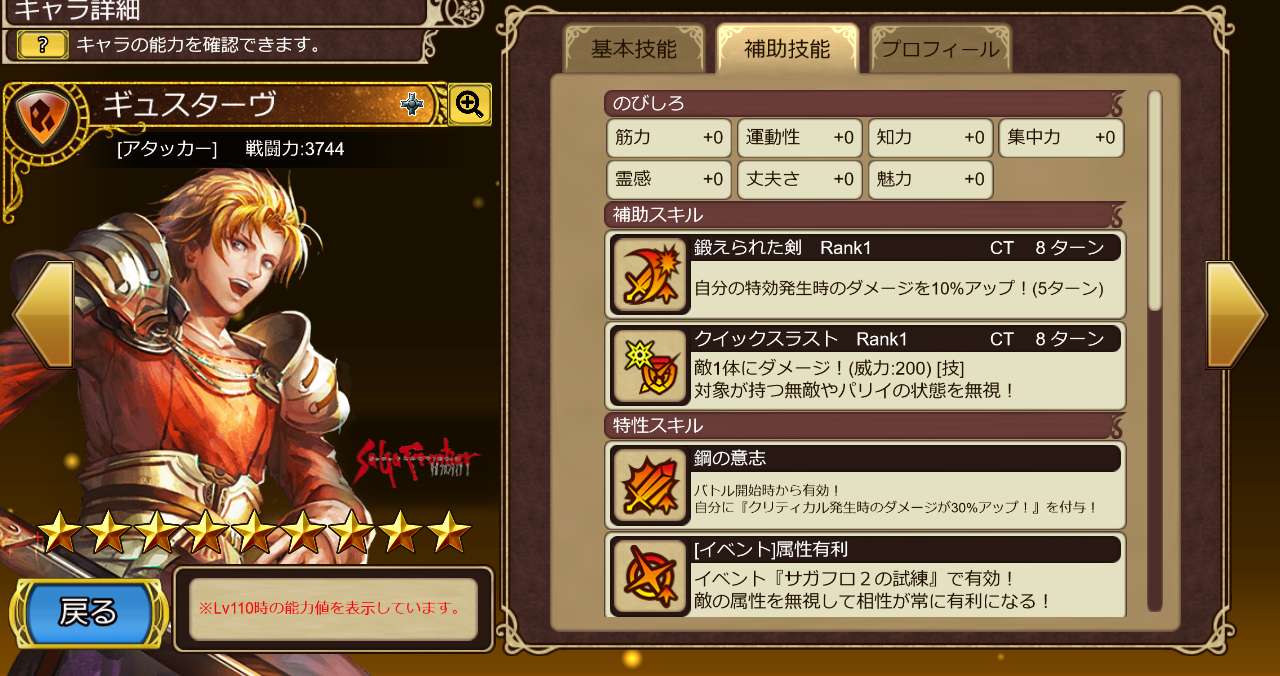The width and height of the screenshot is (1280, 676).
Task: Click the 集中力 growth stat box
Action: 1061,138
